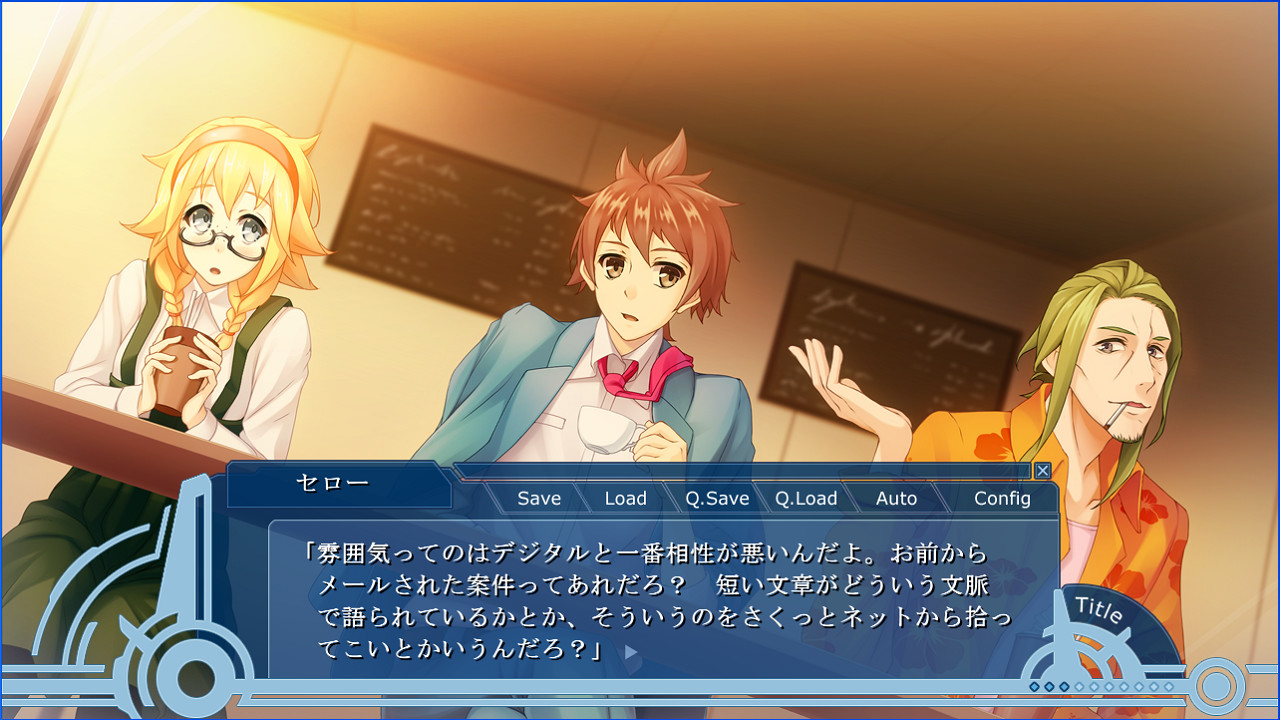Enable Auto read mode

pos(897,497)
